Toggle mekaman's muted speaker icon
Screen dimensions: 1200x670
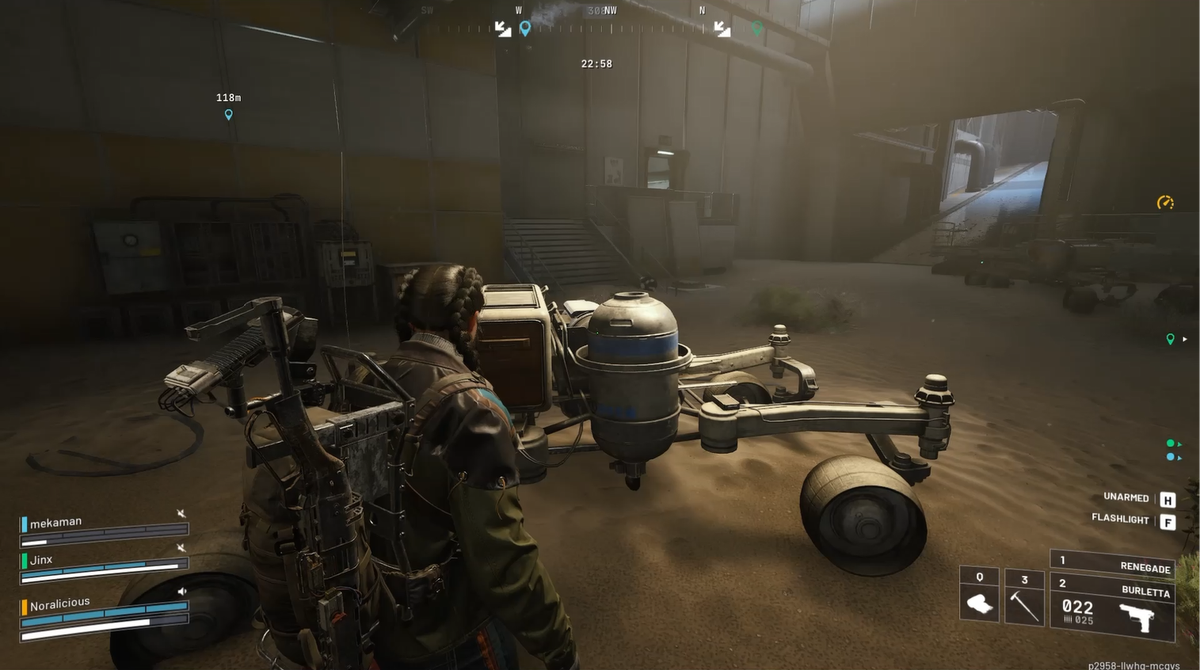[181, 514]
